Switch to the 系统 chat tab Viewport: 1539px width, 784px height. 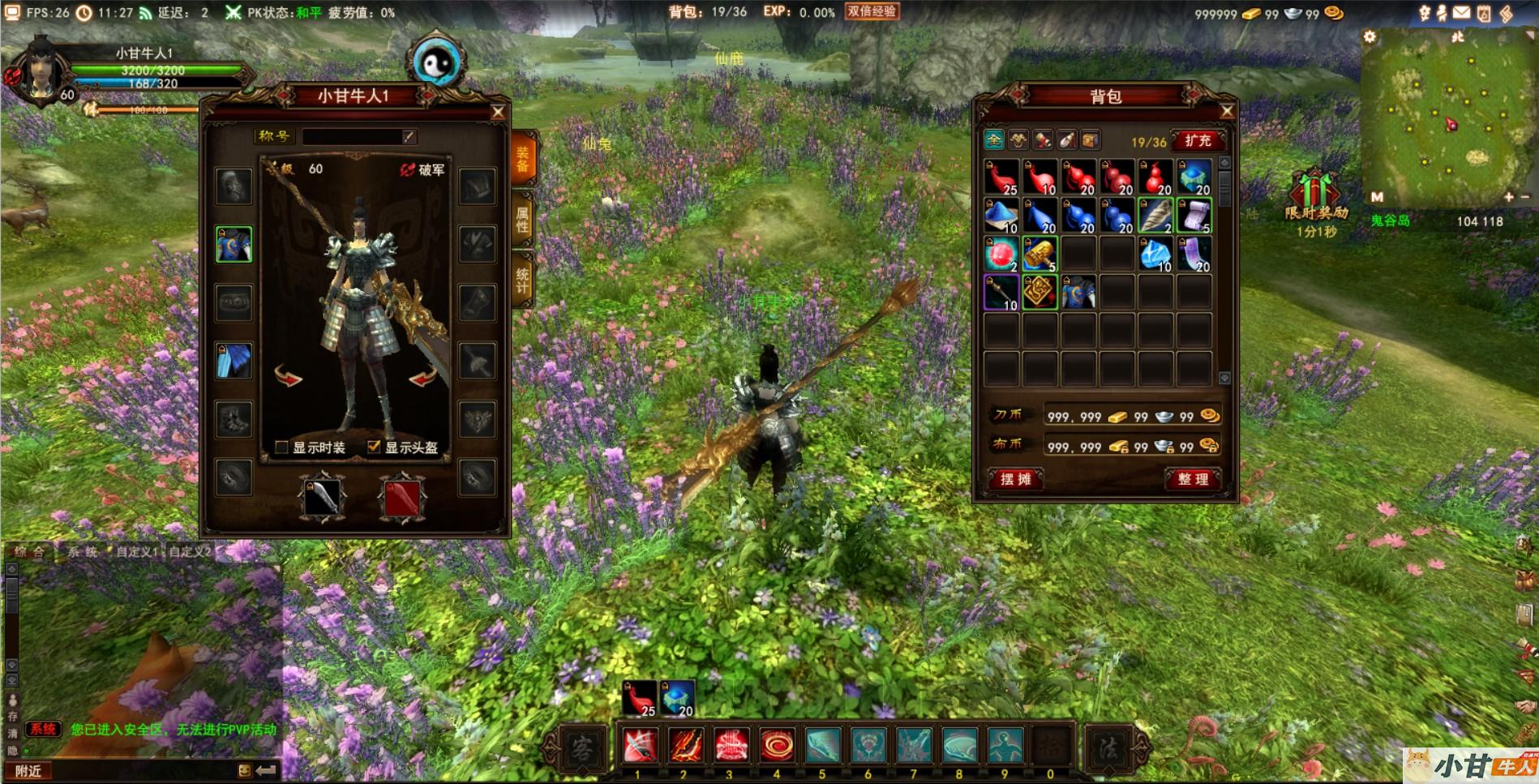83,552
